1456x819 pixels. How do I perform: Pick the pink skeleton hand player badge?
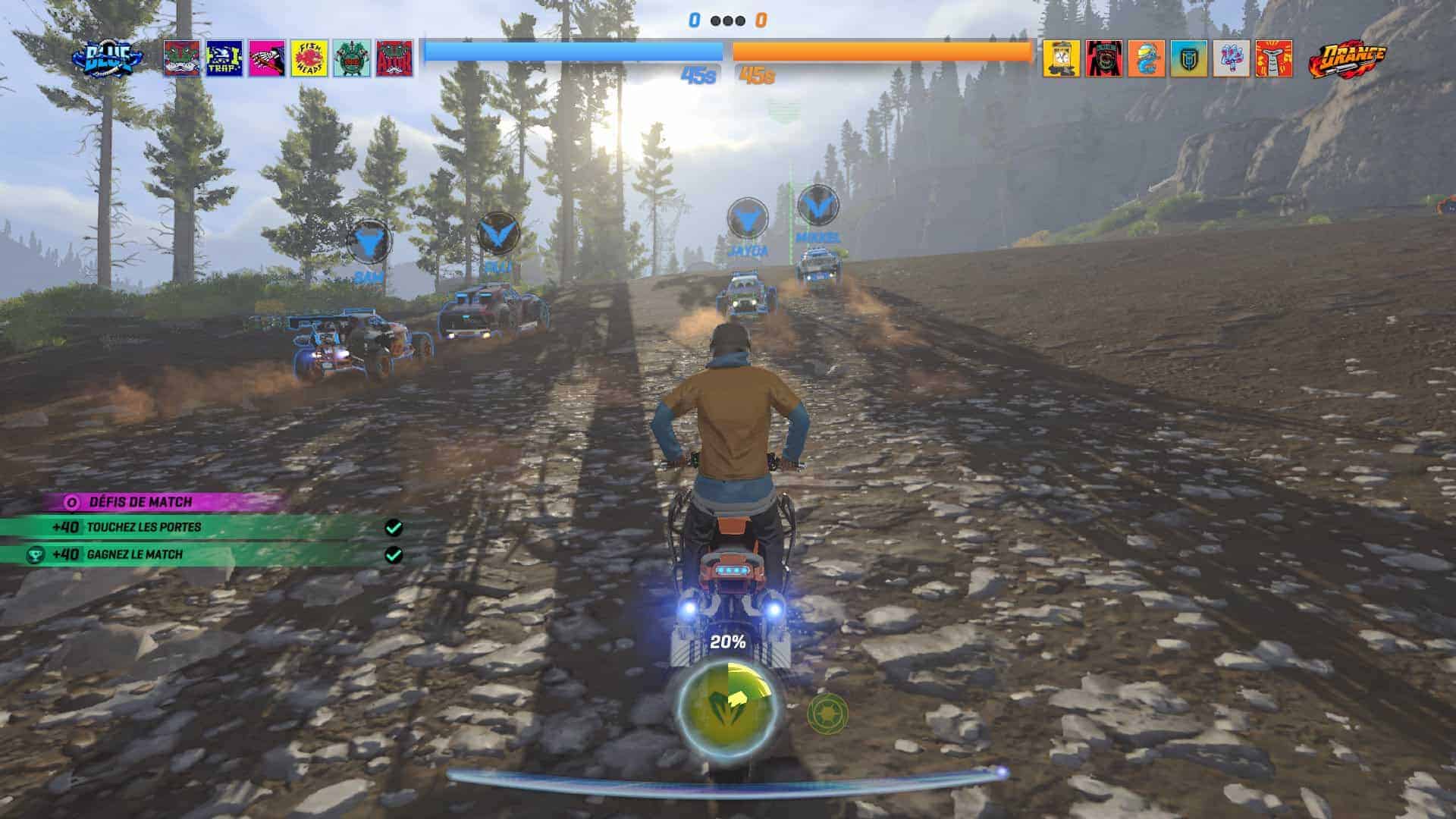(267, 58)
